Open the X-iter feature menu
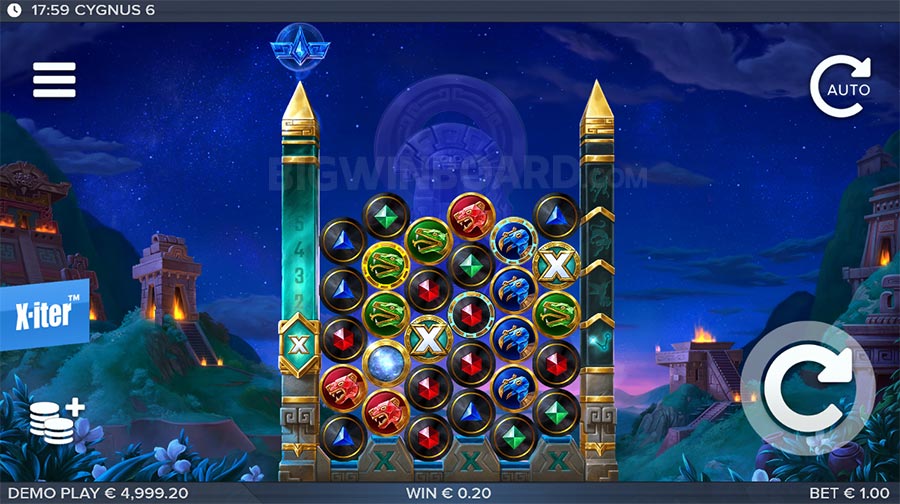This screenshot has width=900, height=504. tap(45, 313)
